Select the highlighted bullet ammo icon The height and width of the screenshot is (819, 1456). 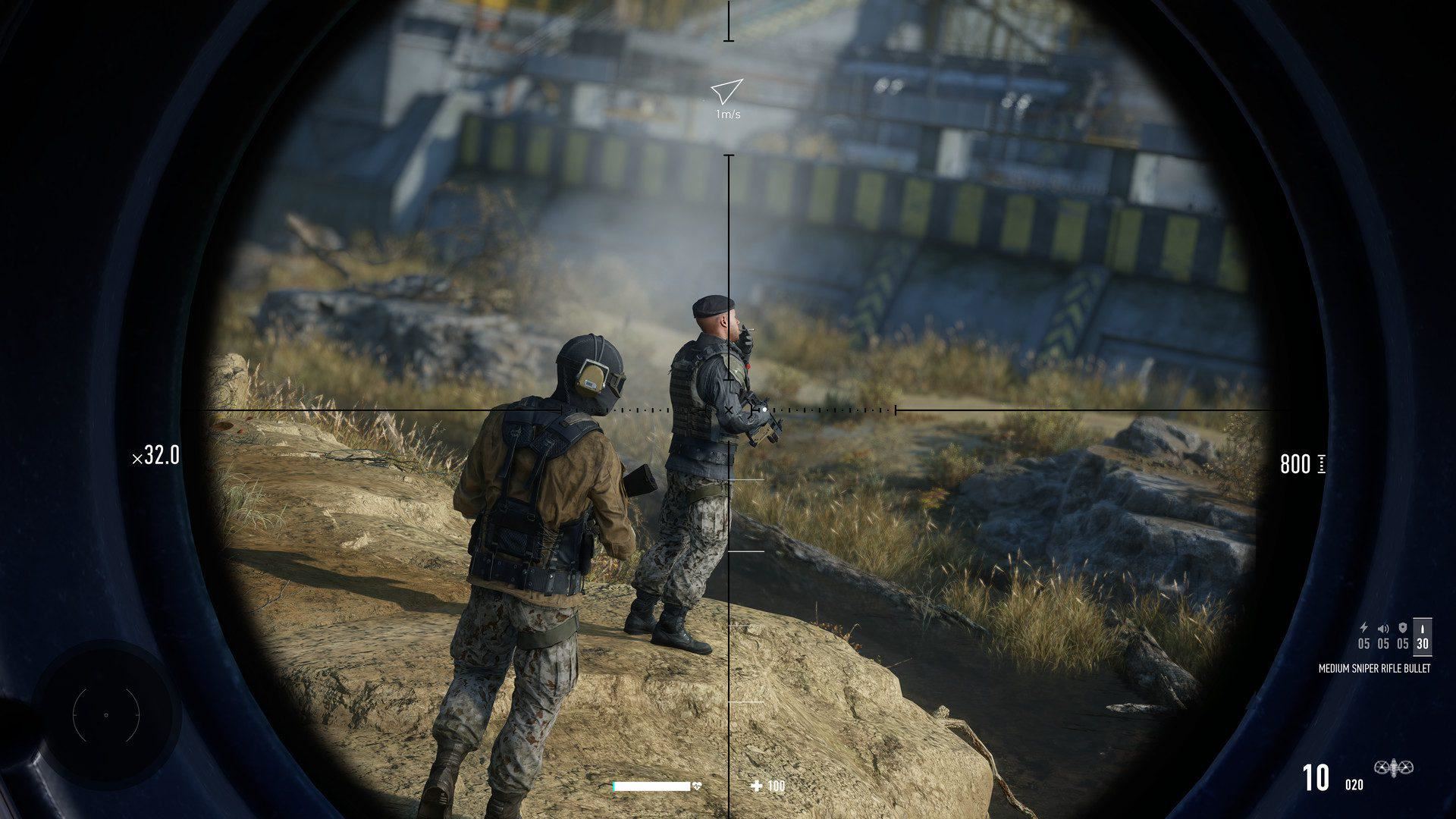coord(1423,629)
